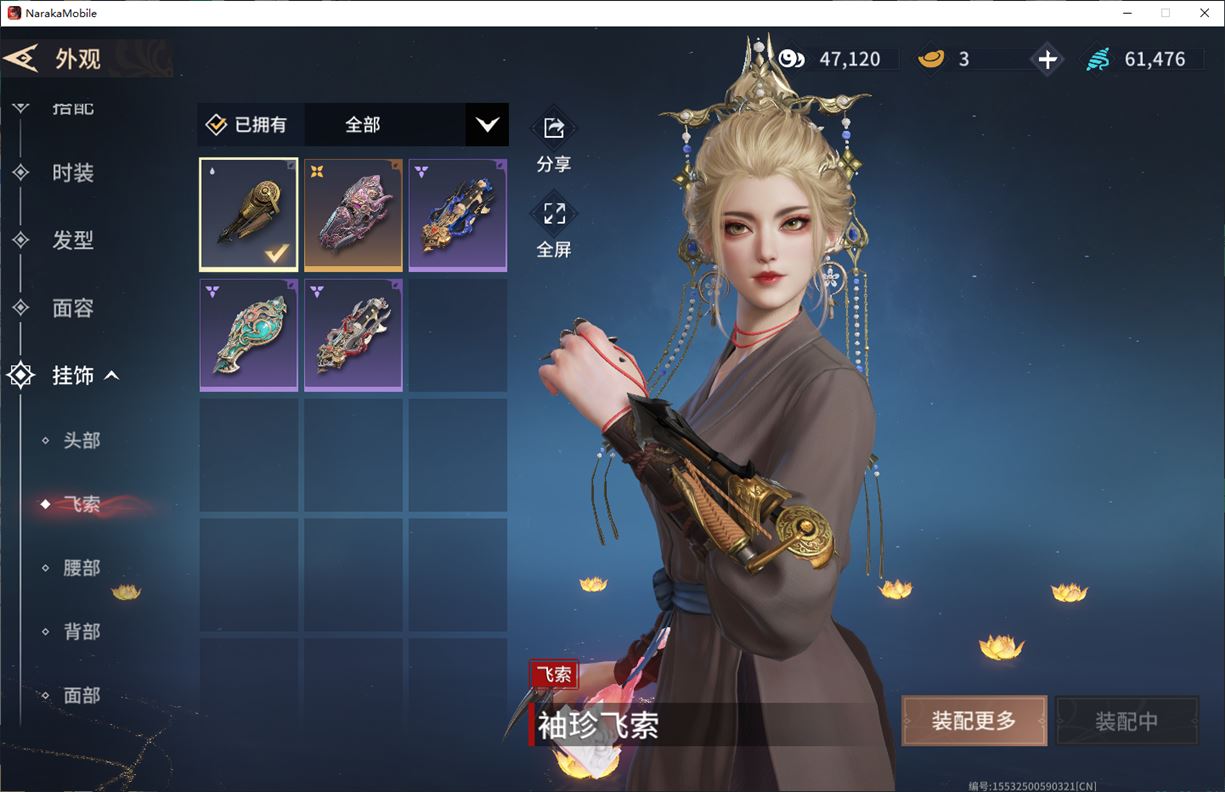Toggle the 已拥有 owned filter checkbox

click(x=217, y=125)
